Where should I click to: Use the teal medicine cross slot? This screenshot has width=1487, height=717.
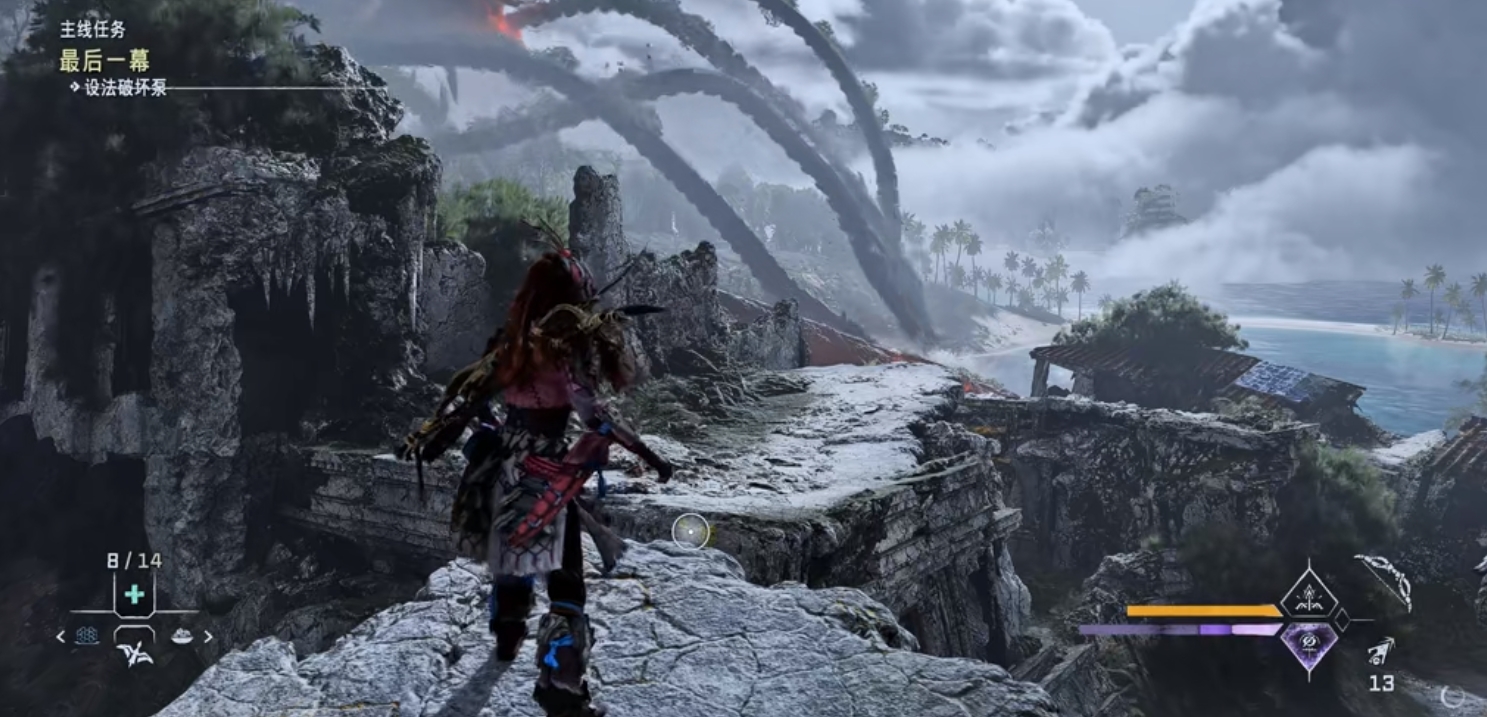point(134,595)
